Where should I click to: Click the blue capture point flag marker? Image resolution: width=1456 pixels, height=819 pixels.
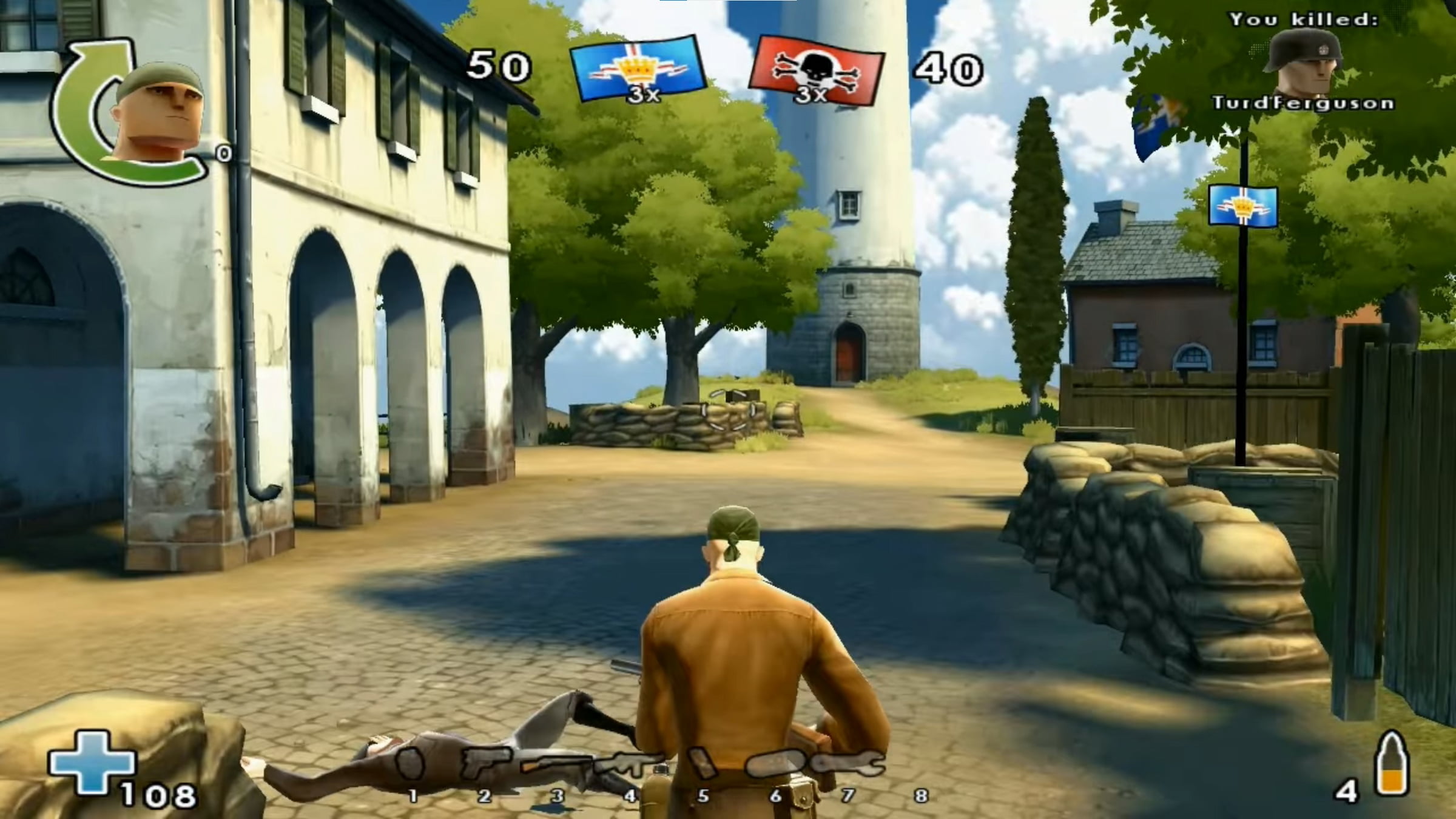coord(1243,206)
